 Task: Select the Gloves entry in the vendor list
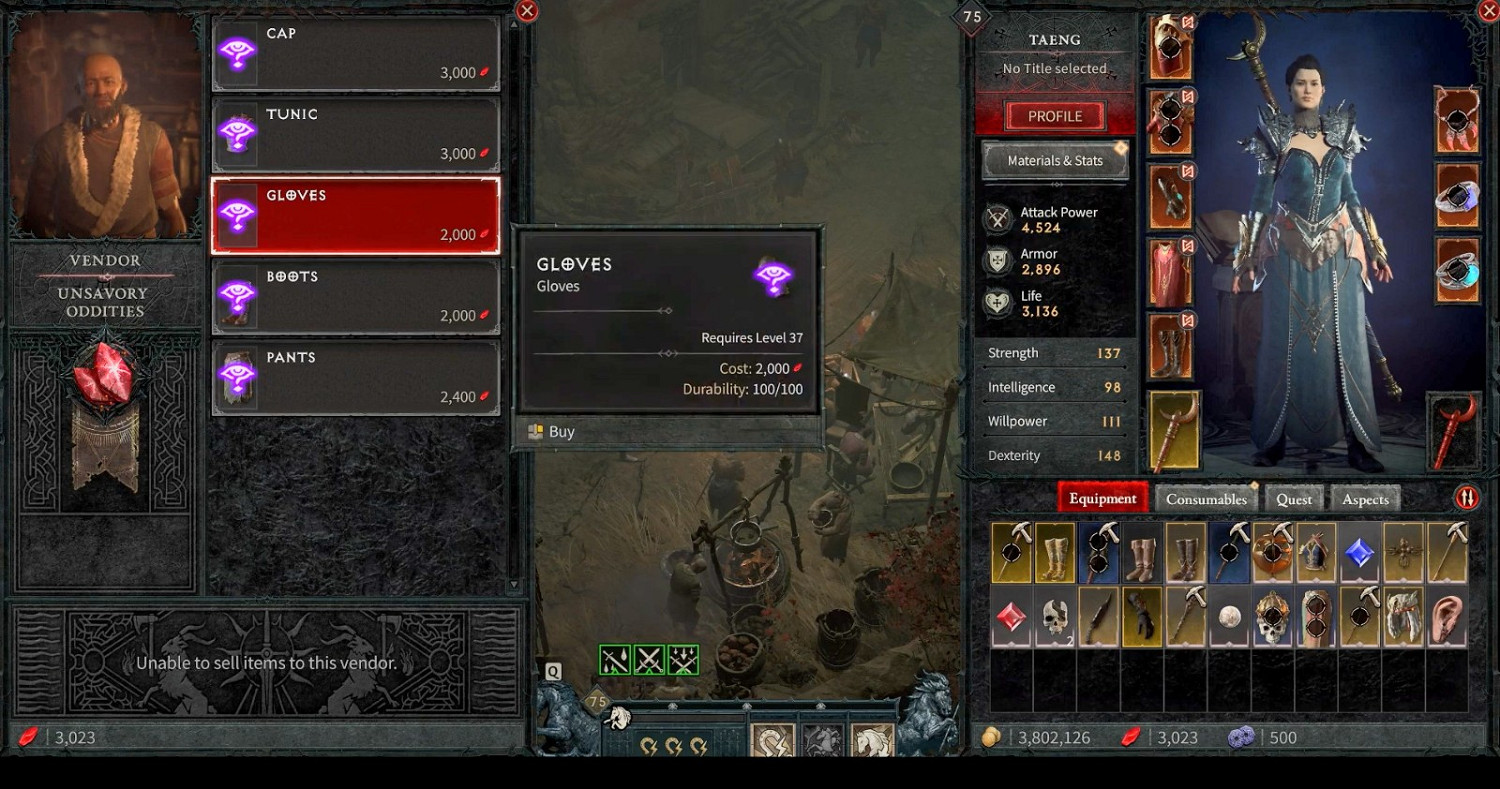(x=355, y=214)
